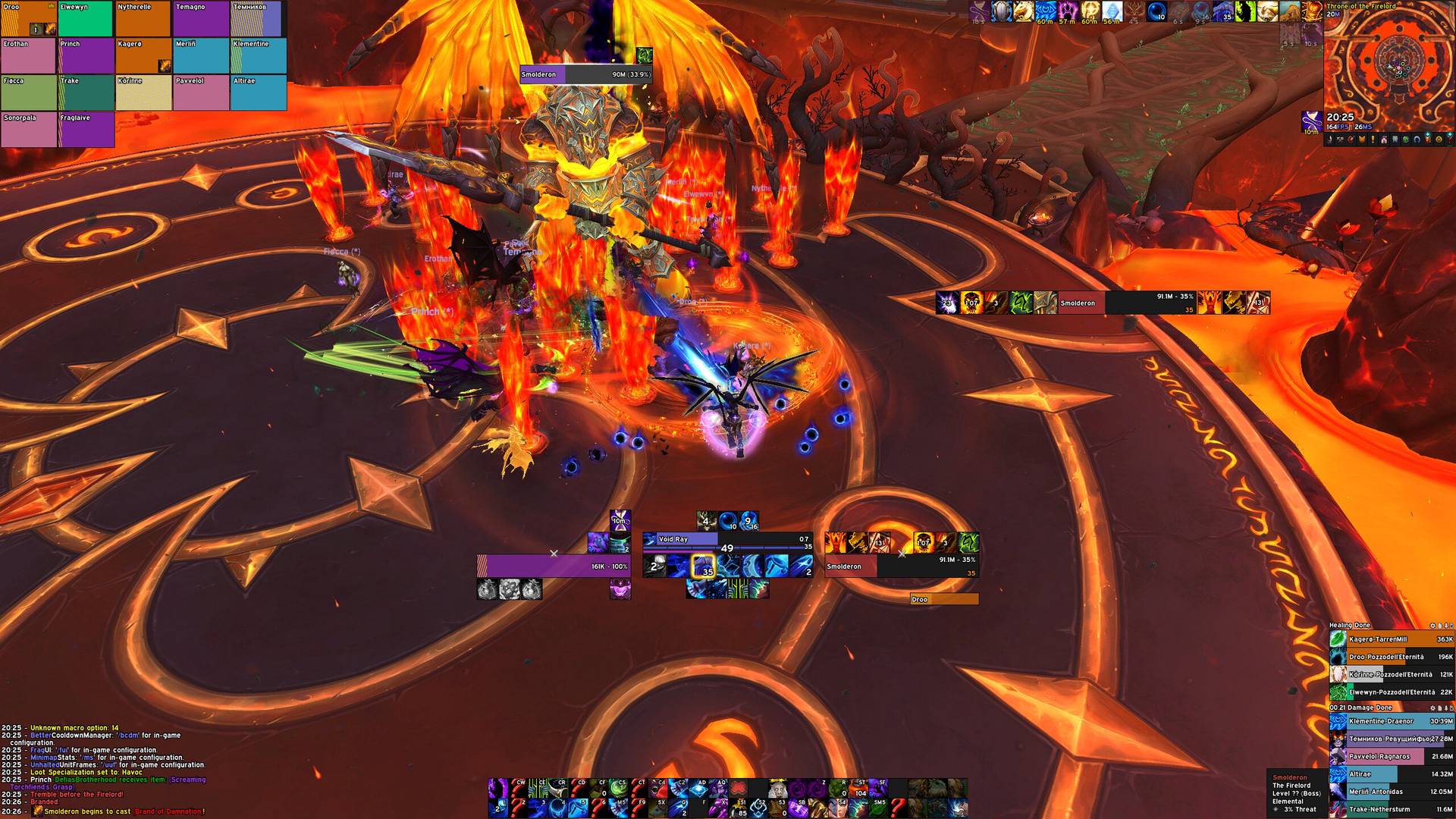Select Pavvelol-Ragnaros row in damage meter
Viewport: 1456px width, 819px height.
[x=1392, y=756]
